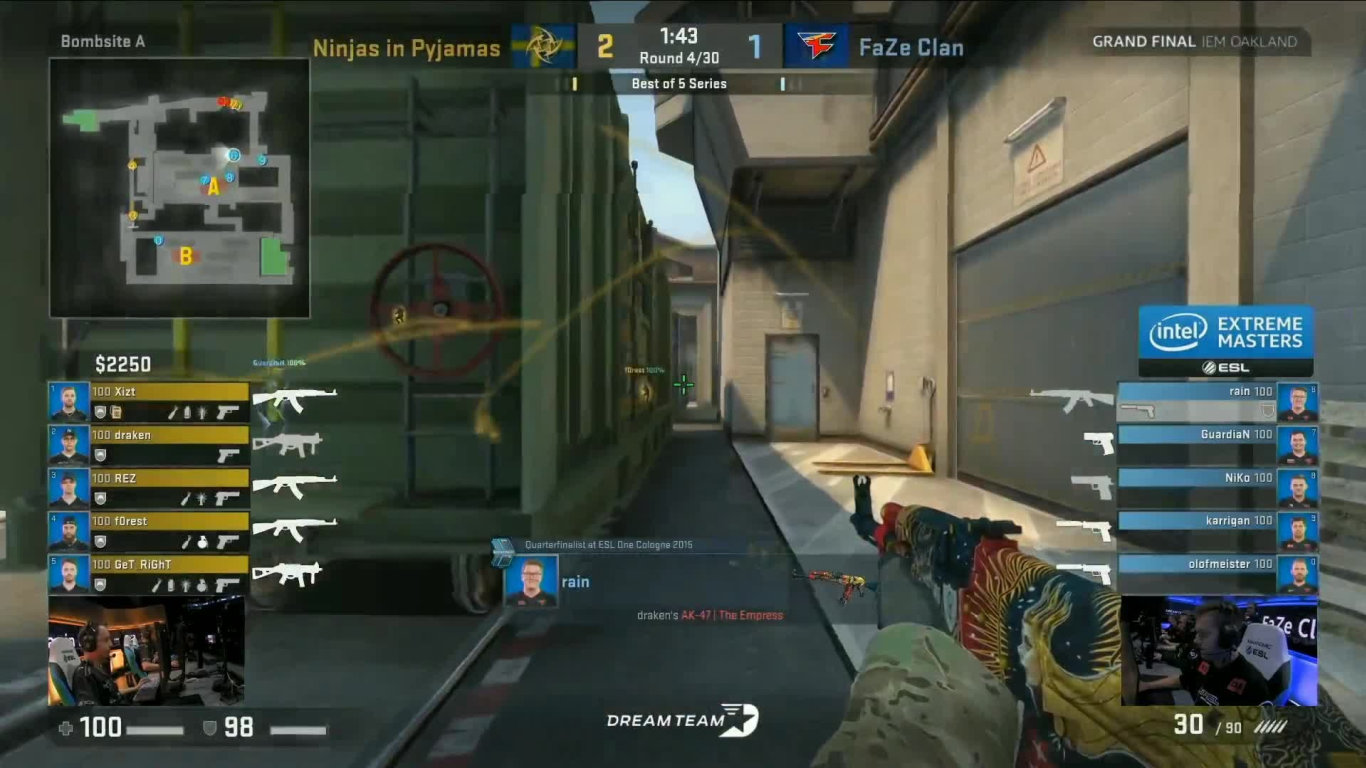Viewport: 1366px width, 768px height.
Task: Select f0rest's smoke grenade icon
Action: coord(201,540)
